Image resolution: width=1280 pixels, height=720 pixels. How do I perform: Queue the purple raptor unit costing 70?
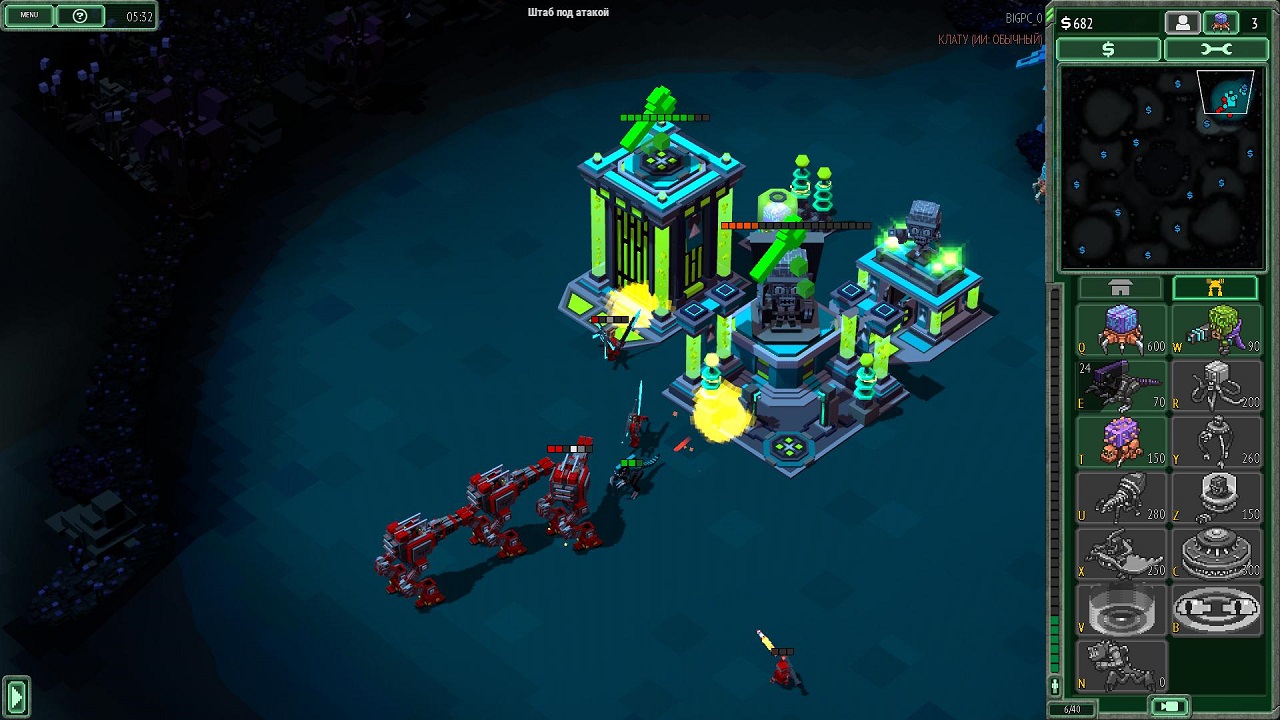pos(1121,386)
